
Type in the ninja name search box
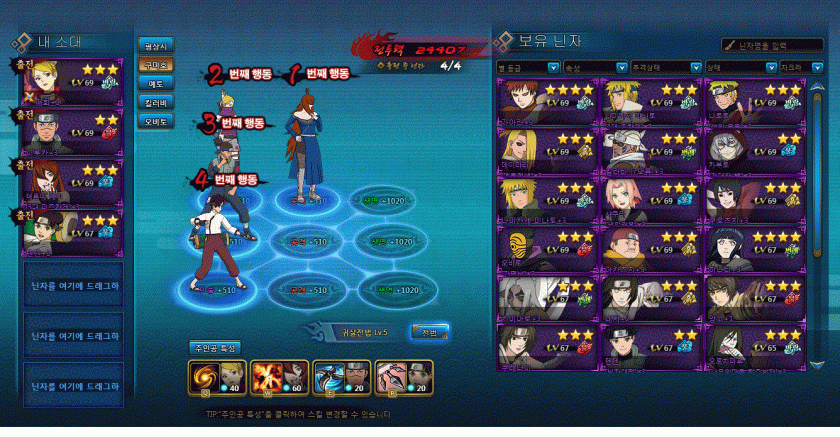pos(773,45)
